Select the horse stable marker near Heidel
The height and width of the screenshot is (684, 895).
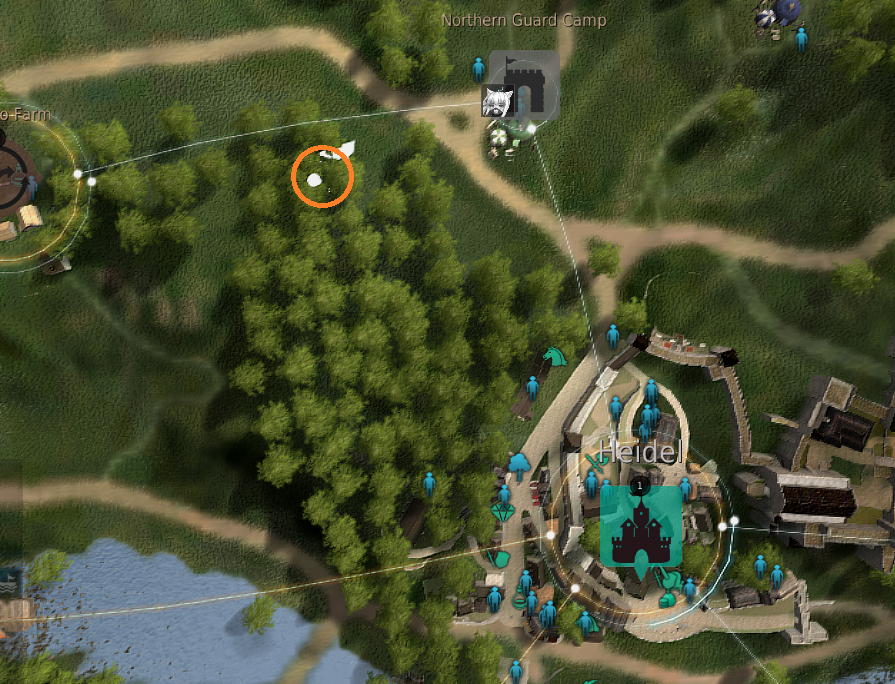(553, 356)
